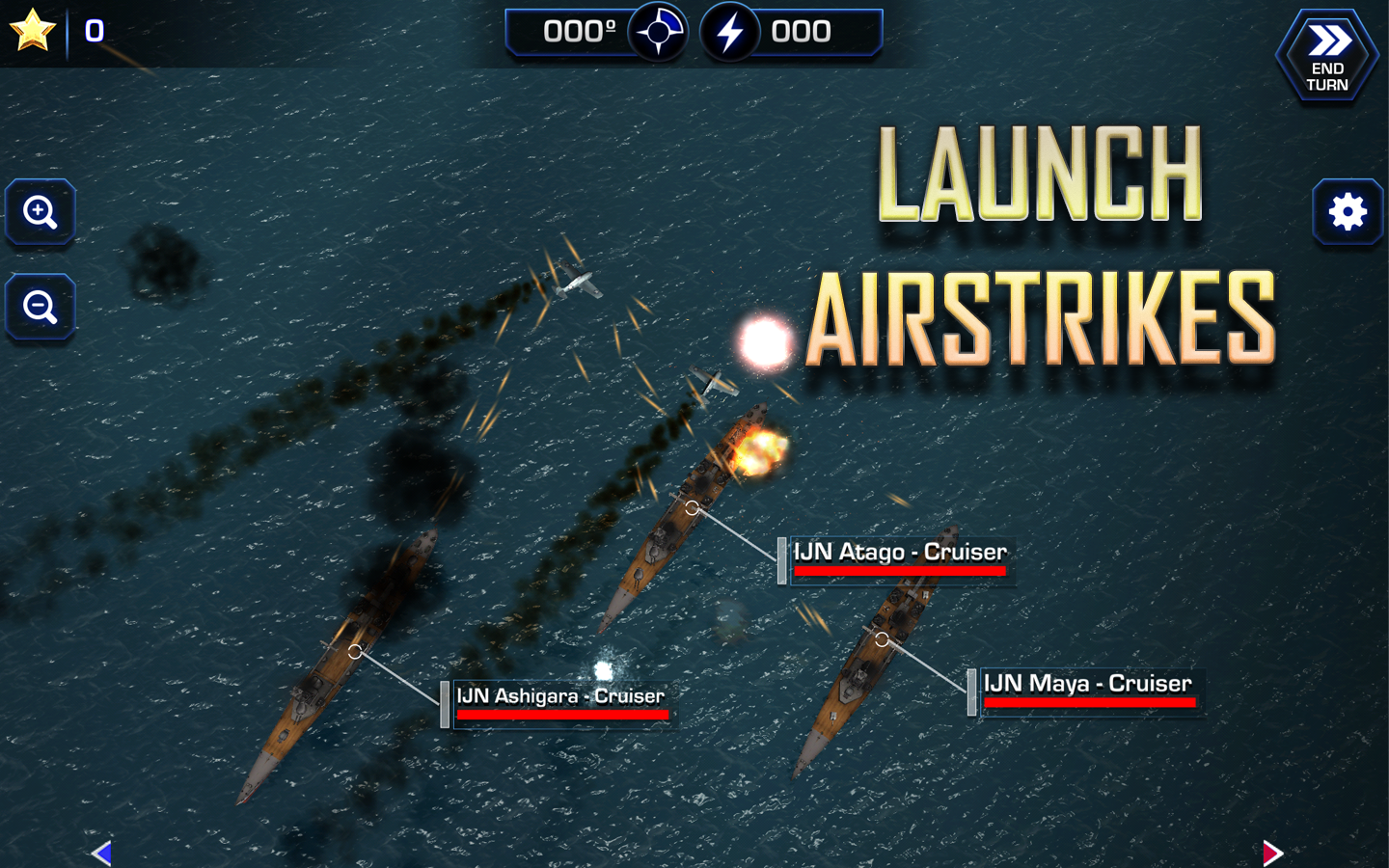Zoom in with the magnifier plus button
Image resolution: width=1389 pixels, height=868 pixels.
pyautogui.click(x=41, y=212)
